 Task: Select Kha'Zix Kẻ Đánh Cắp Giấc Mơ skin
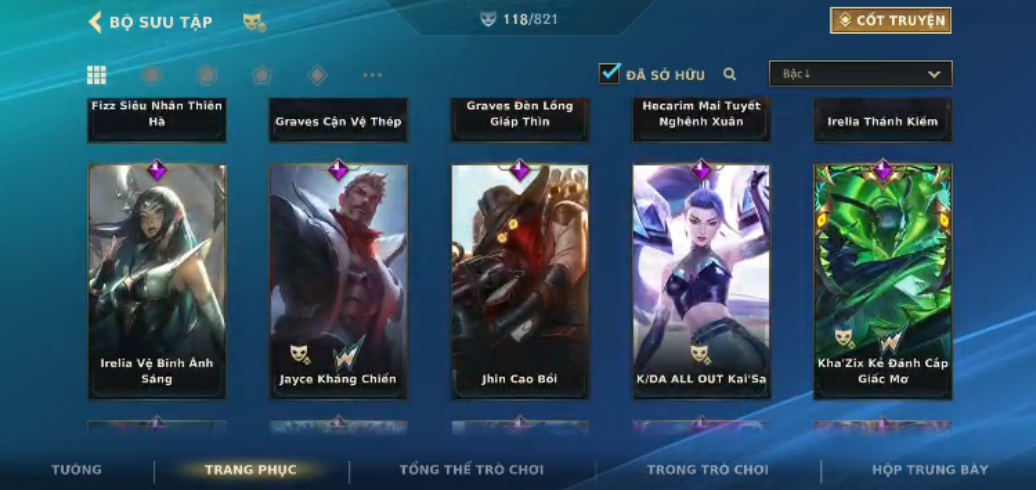[x=883, y=280]
